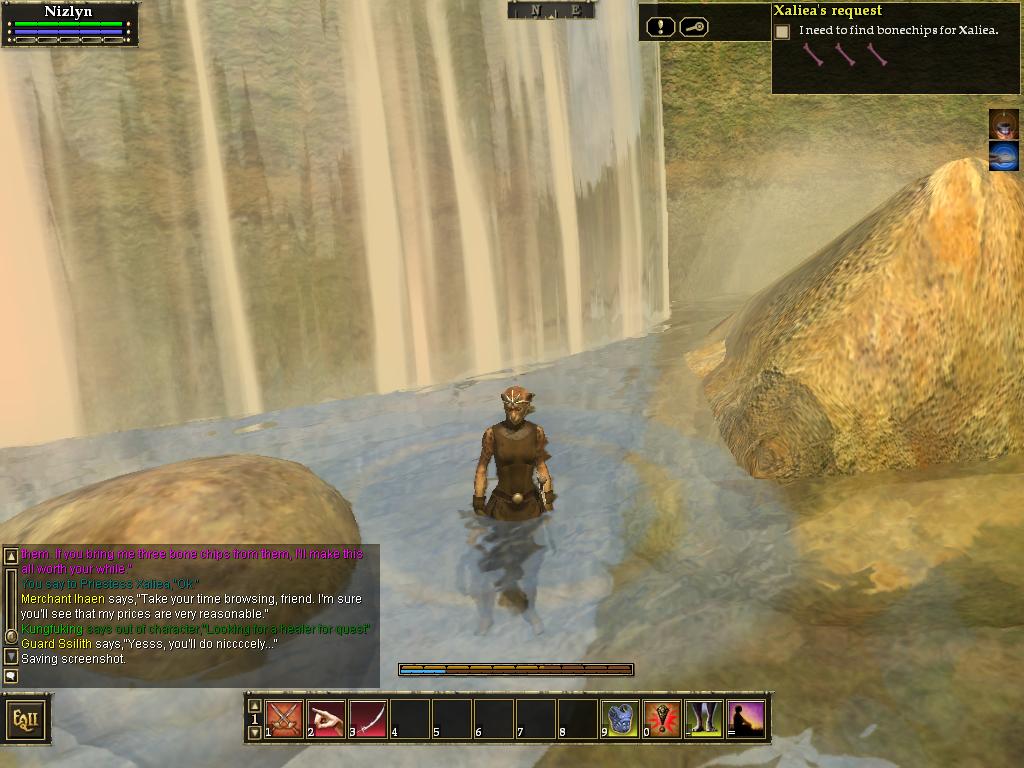Viewport: 1024px width, 768px height.
Task: Select the blue chestplate icon in slot 9
Action: (x=621, y=719)
